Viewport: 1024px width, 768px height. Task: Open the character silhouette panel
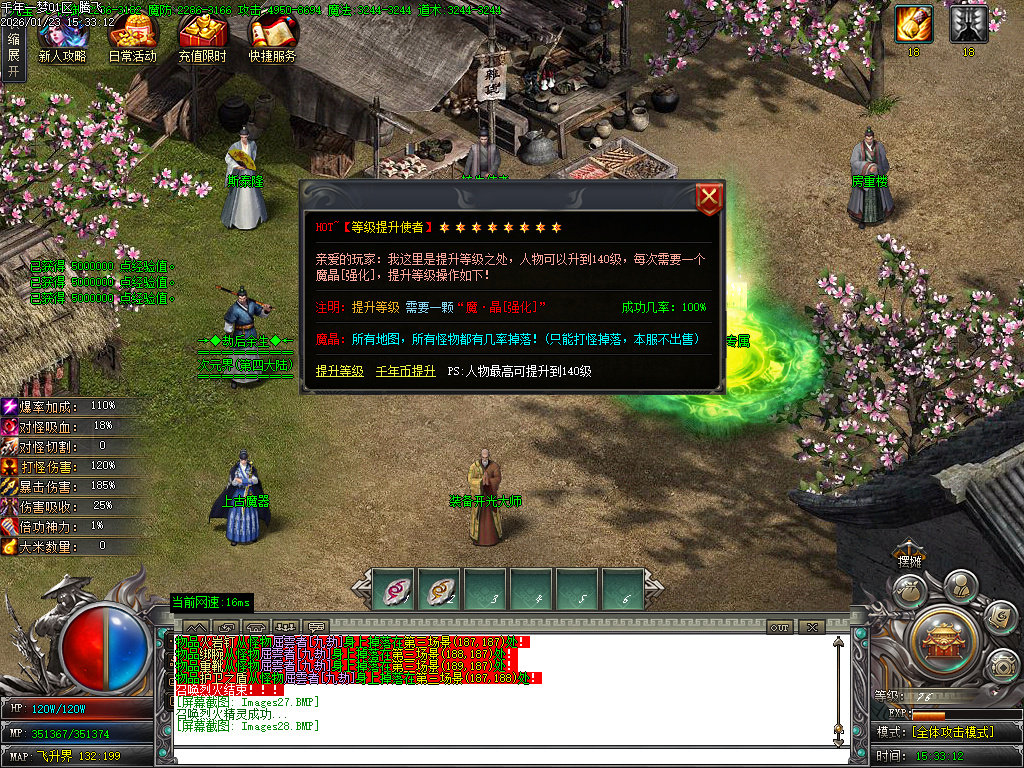960,584
